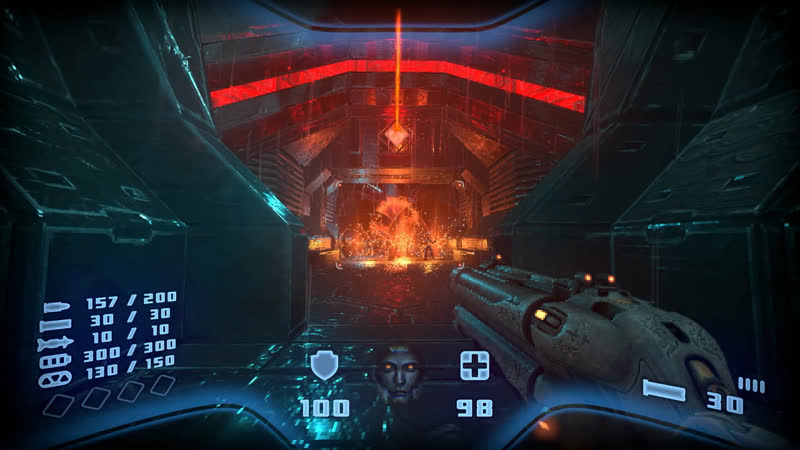This screenshot has width=800, height=450.
Task: Click the armor shield icon
Action: click(x=324, y=366)
